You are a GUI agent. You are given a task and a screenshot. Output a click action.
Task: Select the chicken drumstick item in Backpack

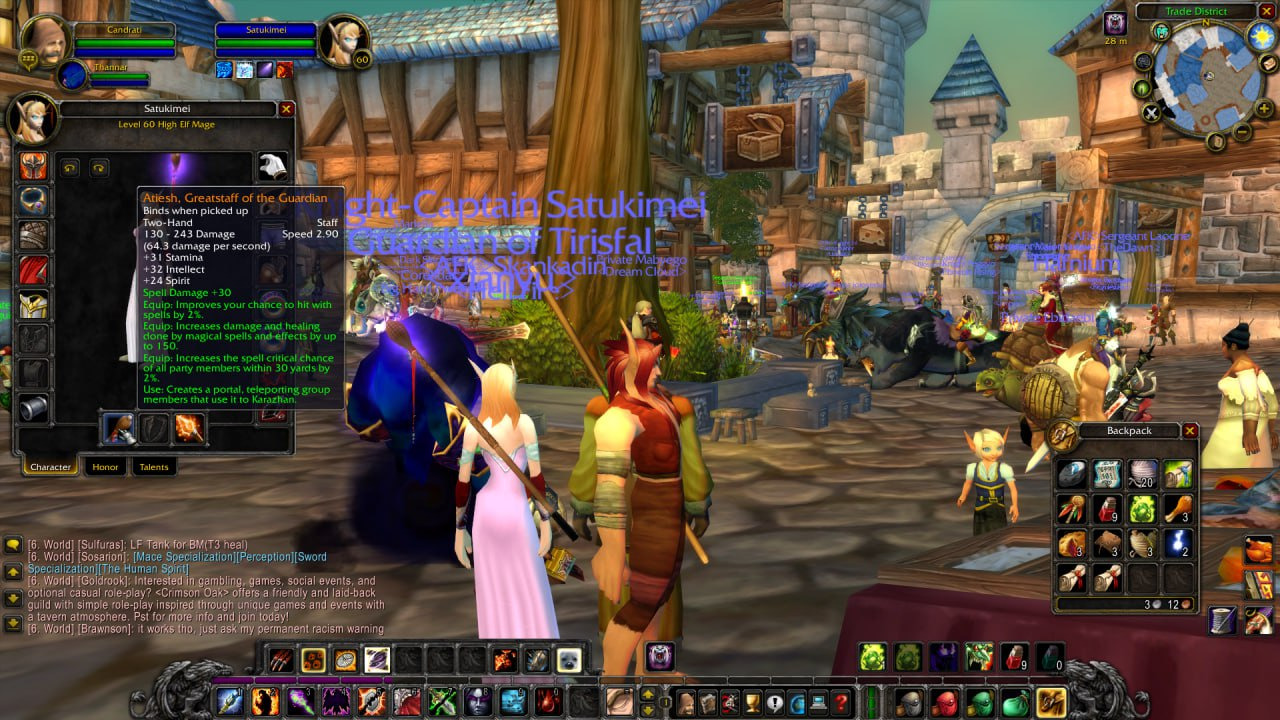point(1178,509)
